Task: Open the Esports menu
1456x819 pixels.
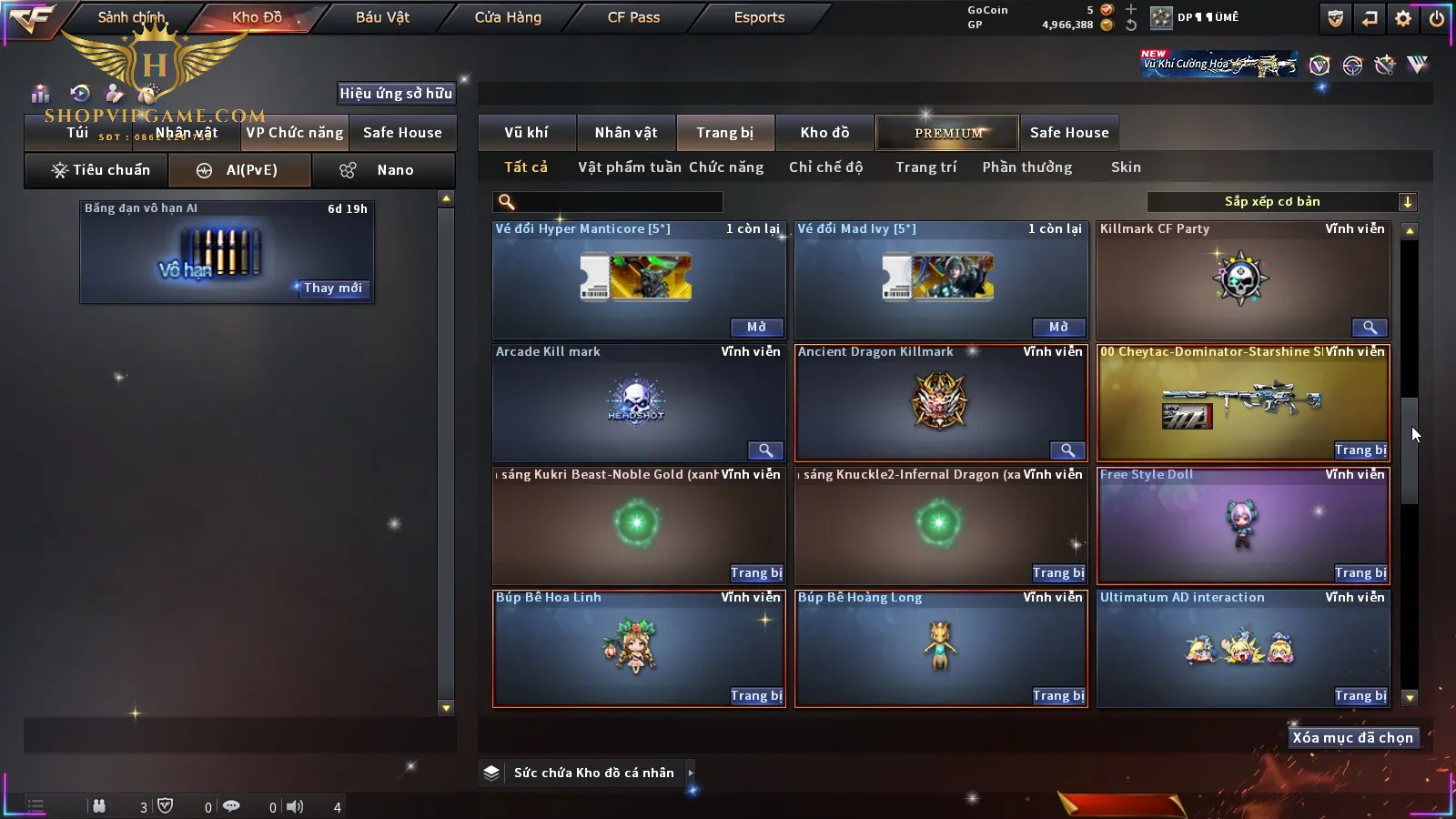Action: coord(759,17)
